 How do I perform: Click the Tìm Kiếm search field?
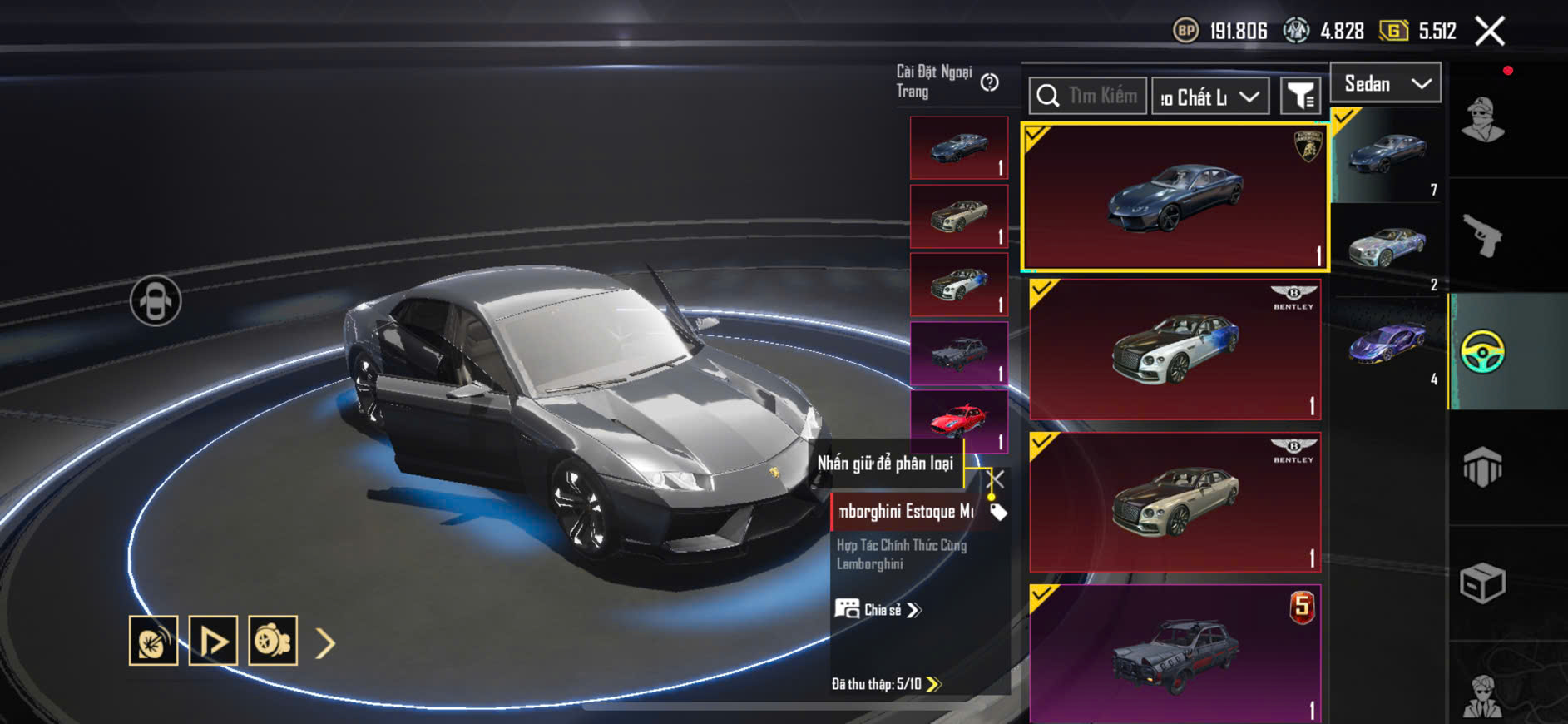click(x=1088, y=96)
